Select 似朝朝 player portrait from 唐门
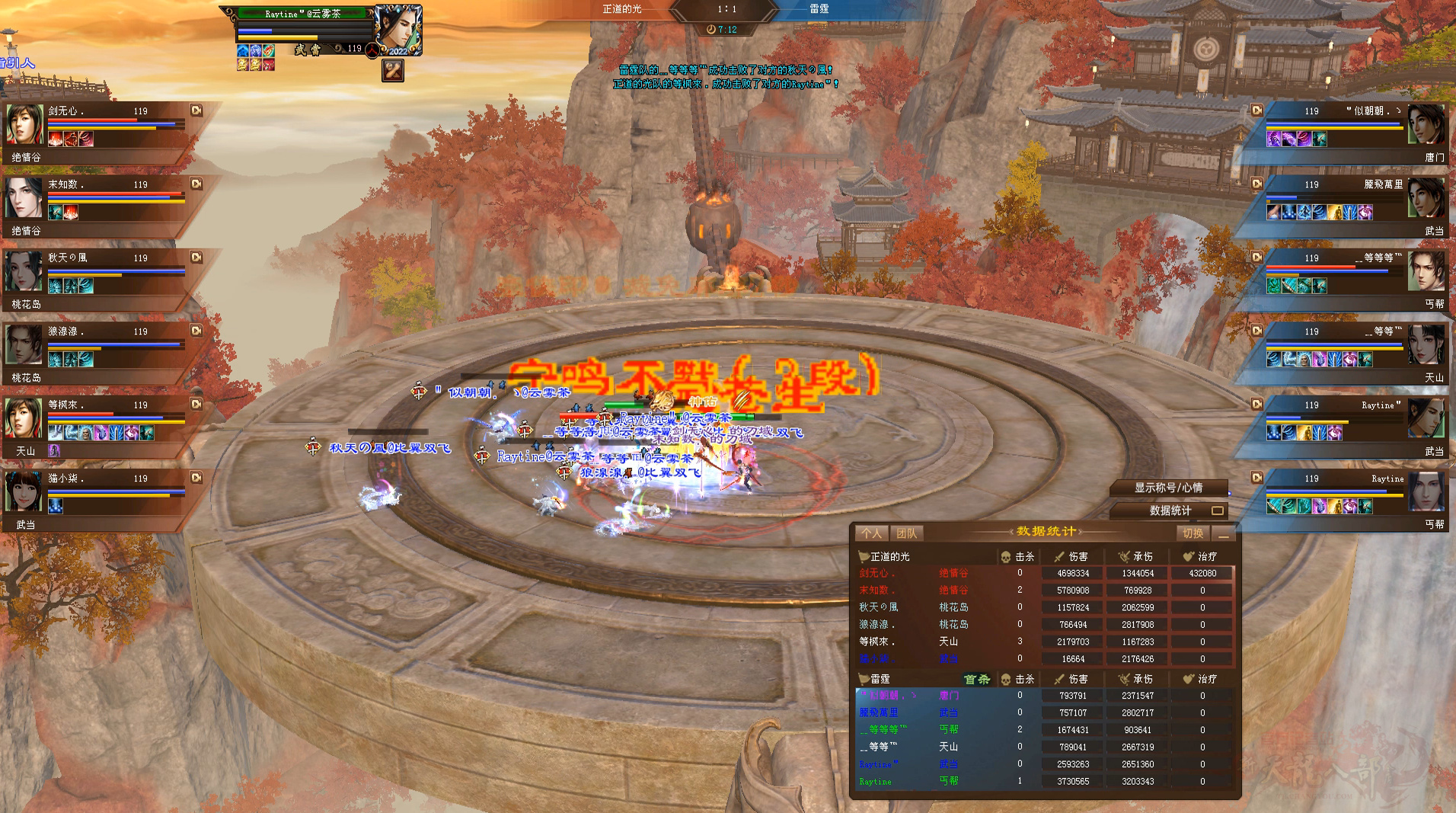 click(1426, 124)
